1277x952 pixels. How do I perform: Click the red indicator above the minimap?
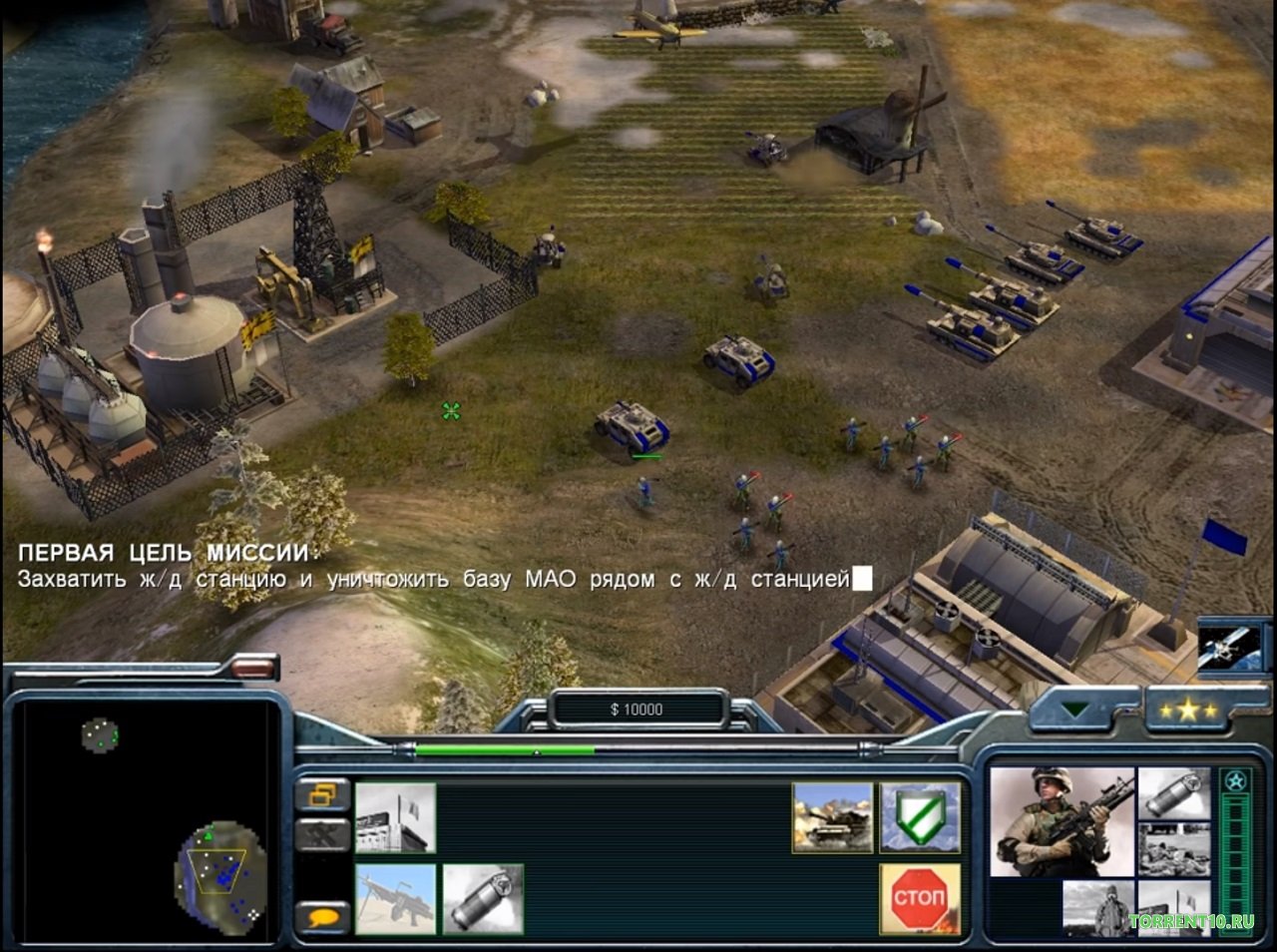click(x=255, y=668)
